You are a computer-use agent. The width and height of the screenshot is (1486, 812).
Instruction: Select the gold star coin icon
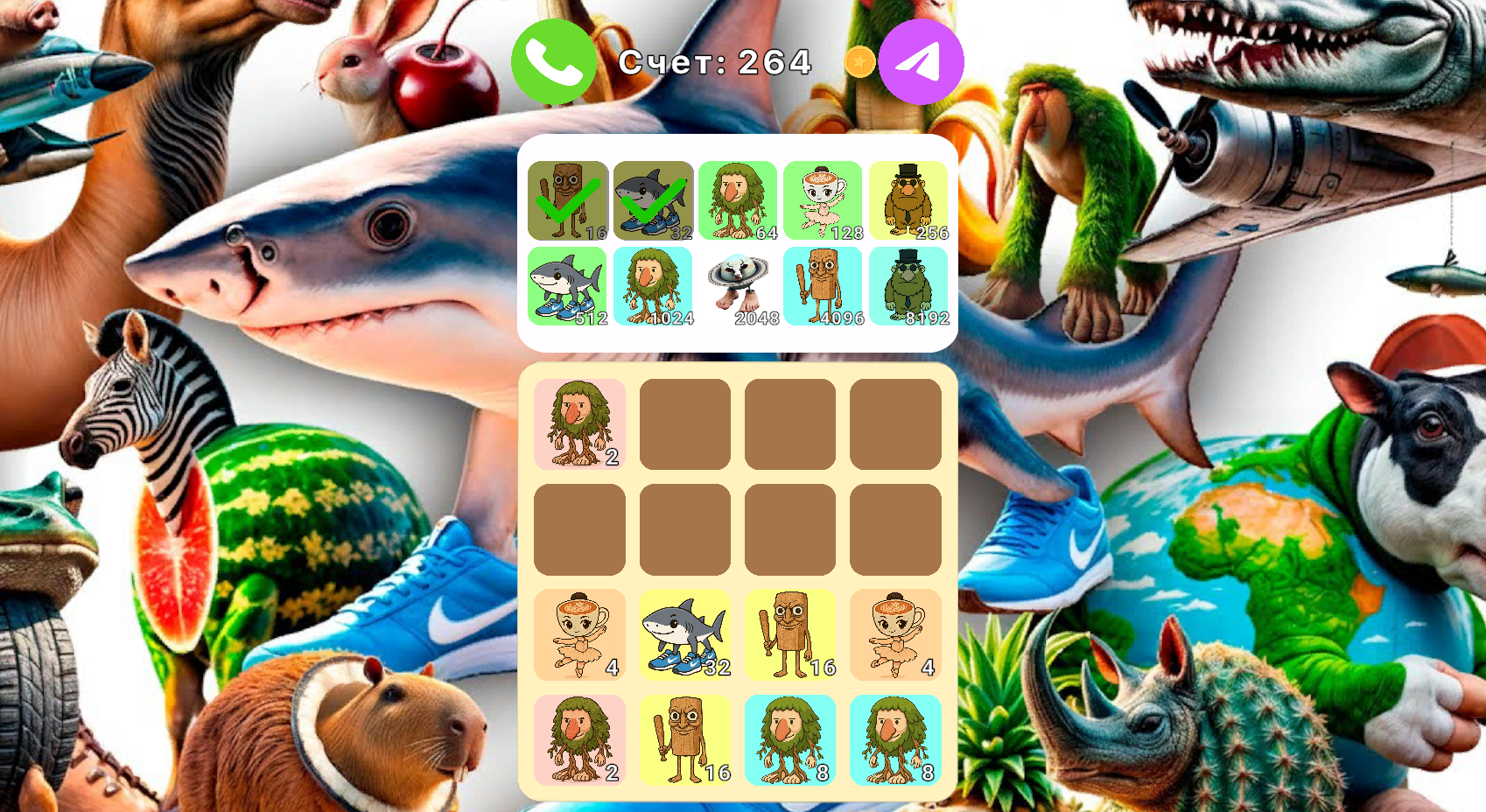point(859,62)
